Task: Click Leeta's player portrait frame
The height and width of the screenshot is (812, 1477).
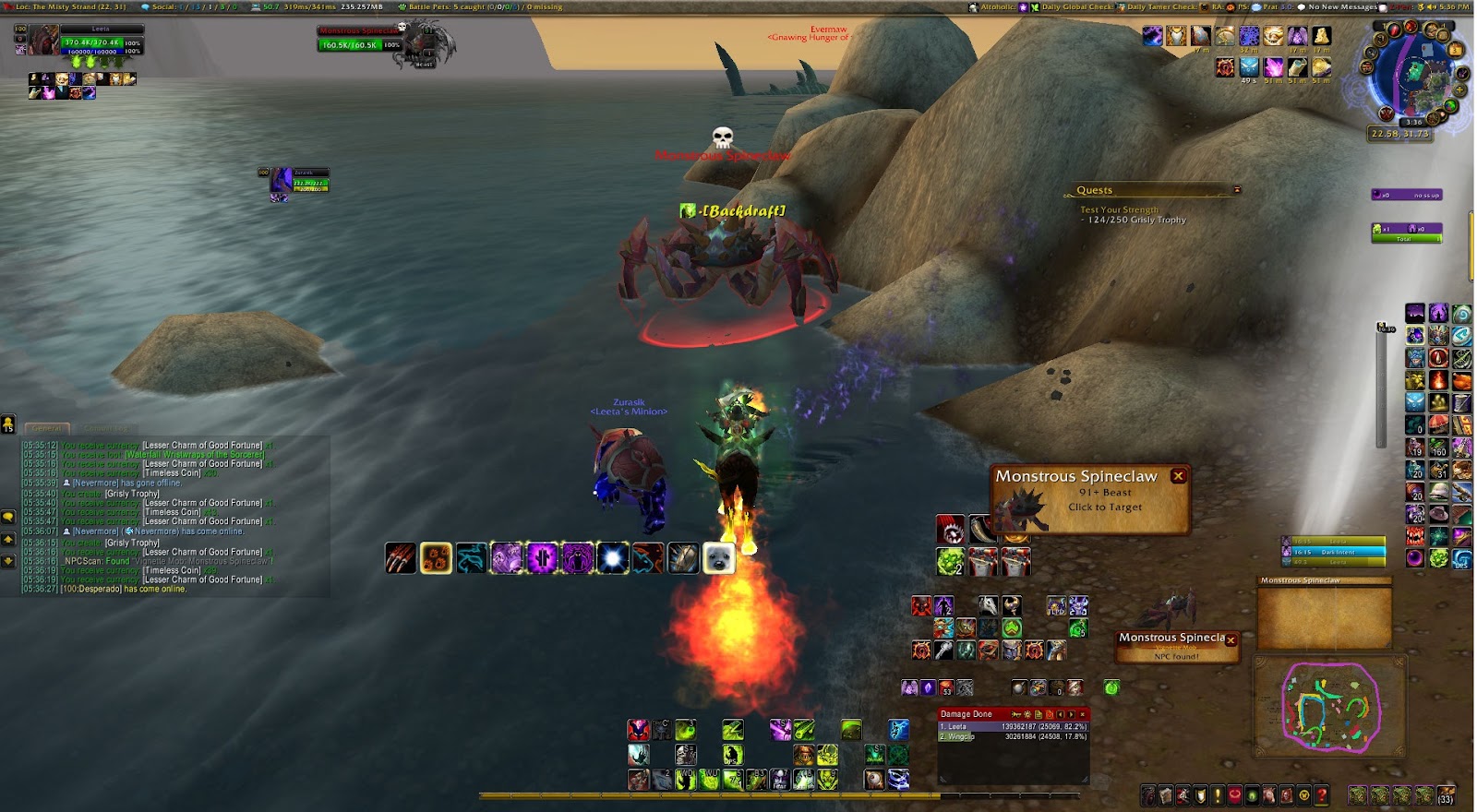Action: click(x=43, y=40)
